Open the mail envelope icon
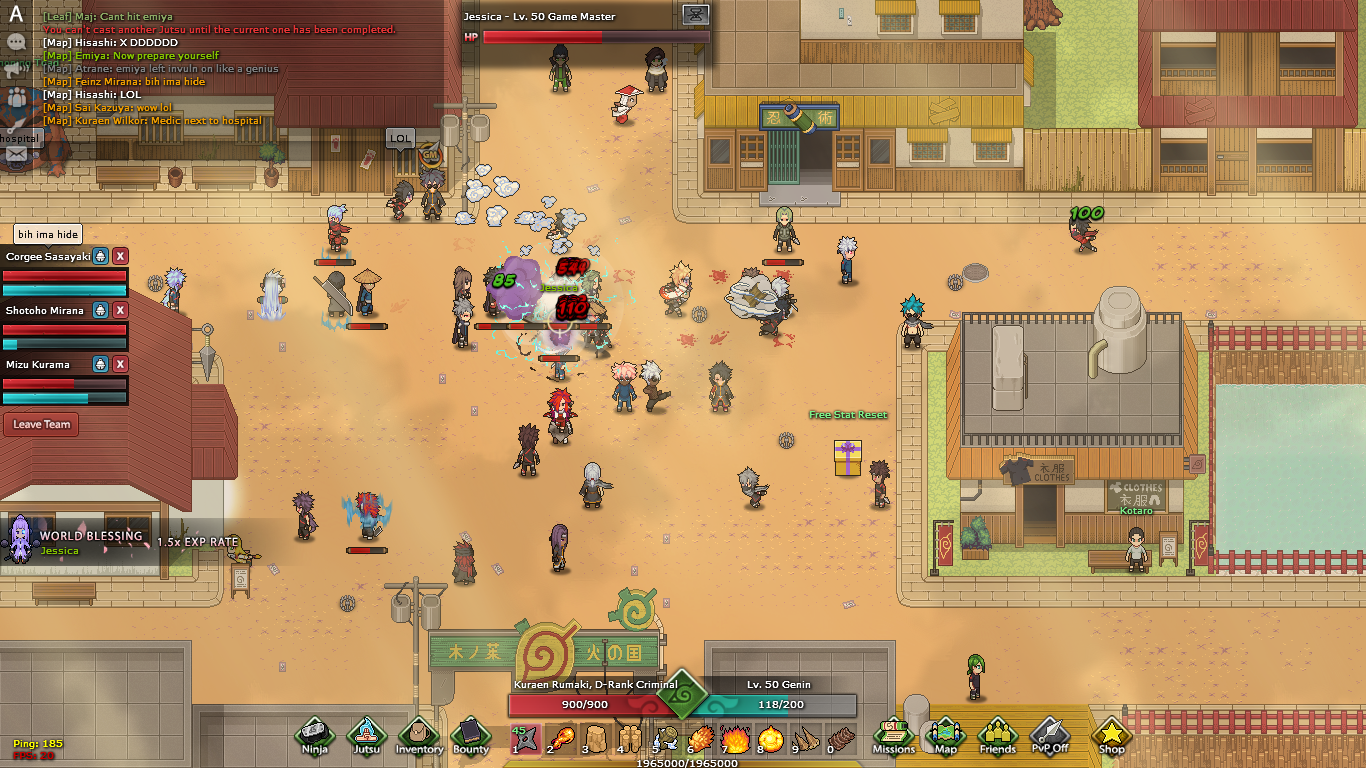 tap(16, 154)
